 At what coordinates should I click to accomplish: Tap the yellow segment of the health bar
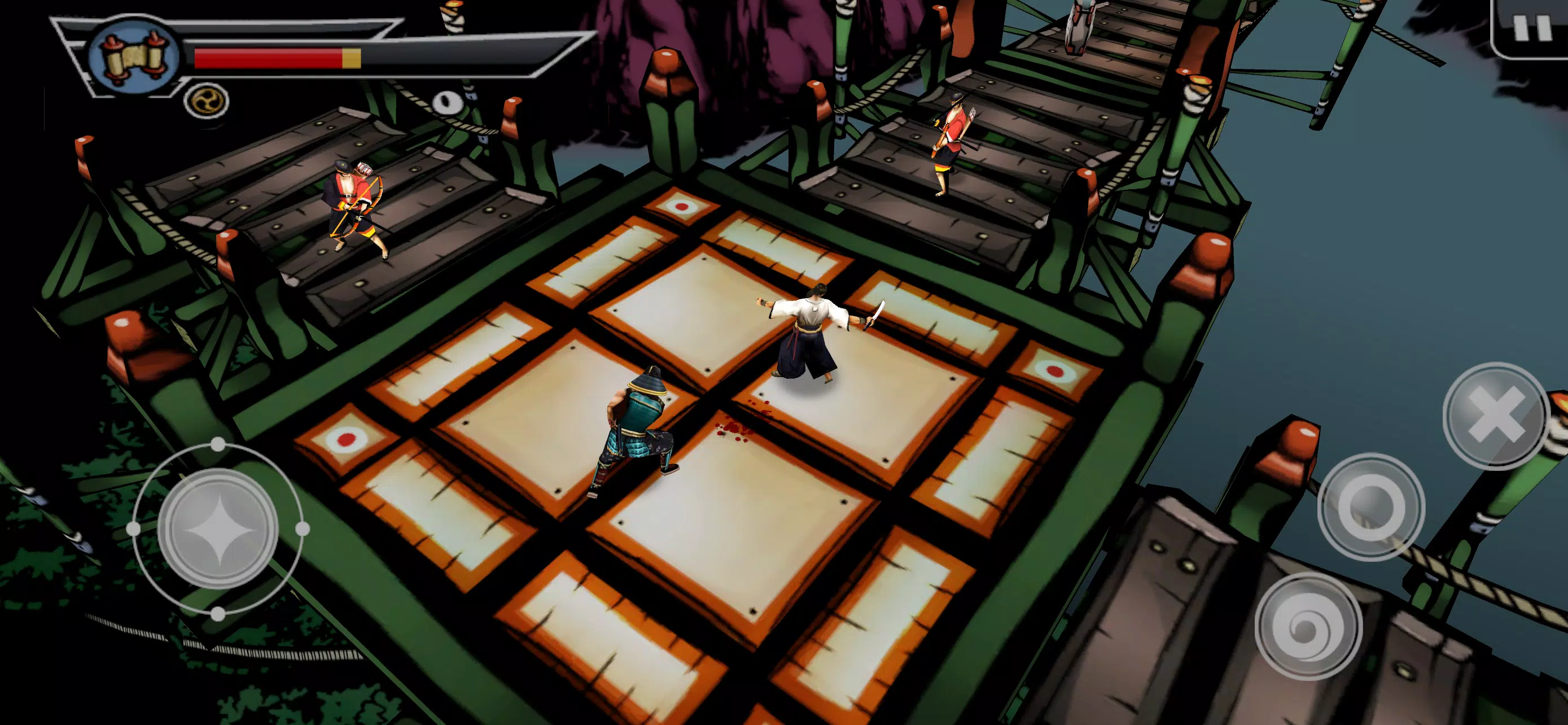pyautogui.click(x=352, y=56)
